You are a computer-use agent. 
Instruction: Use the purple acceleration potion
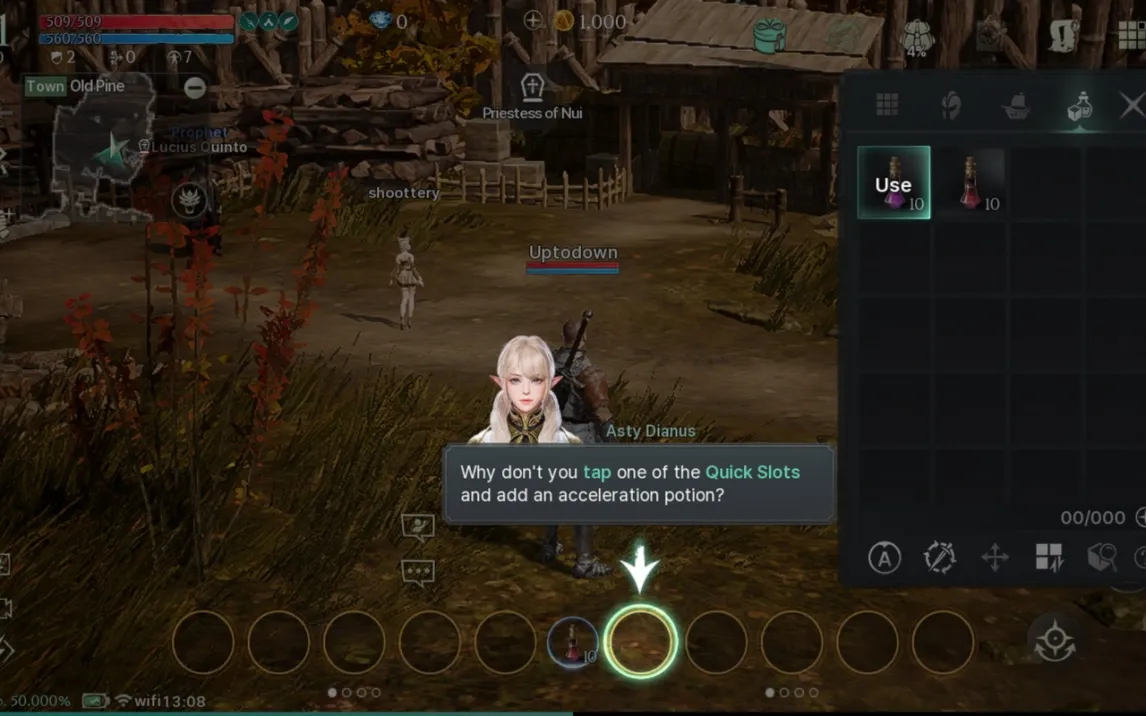coord(894,183)
